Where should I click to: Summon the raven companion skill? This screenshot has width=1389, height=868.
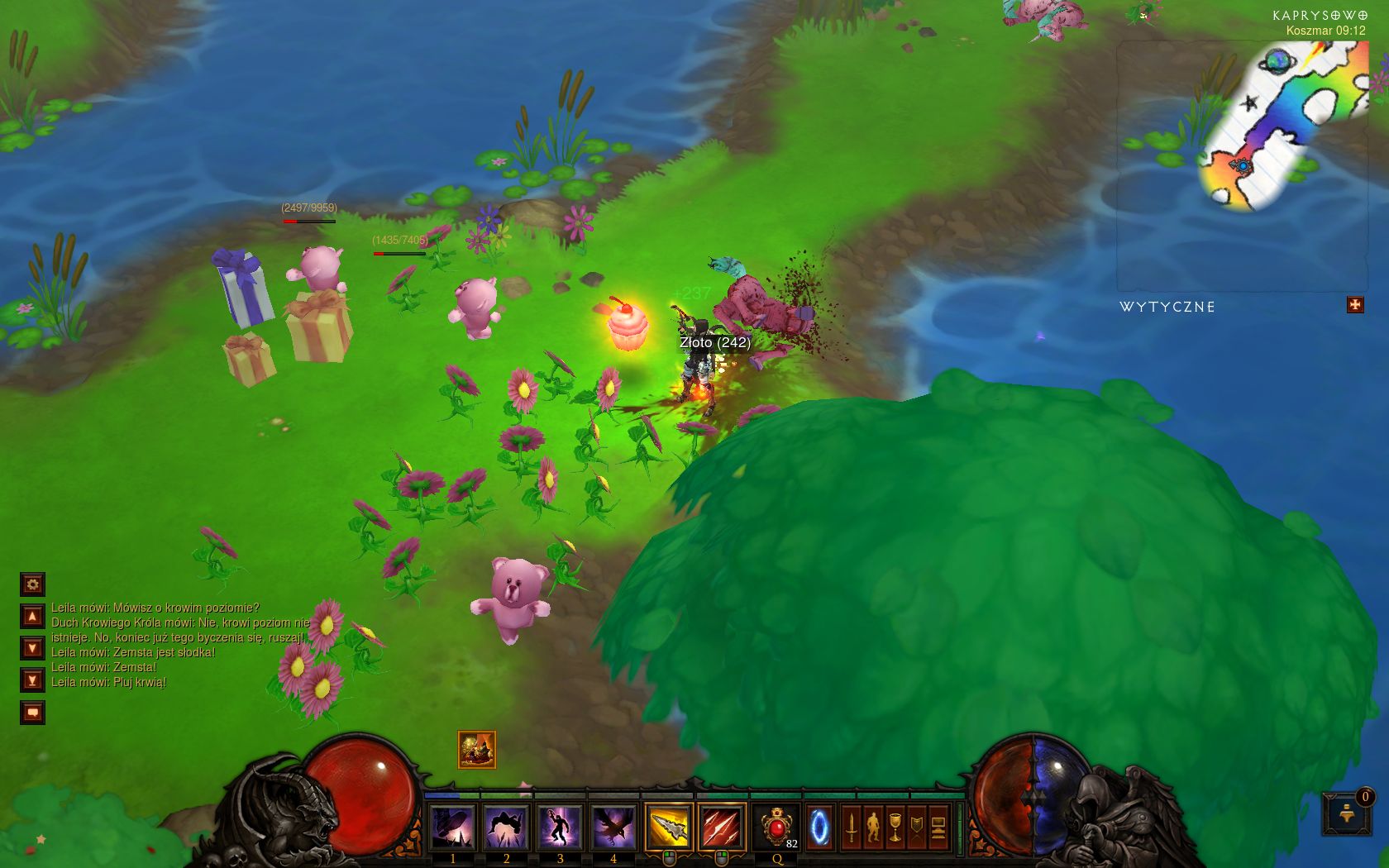point(613,827)
